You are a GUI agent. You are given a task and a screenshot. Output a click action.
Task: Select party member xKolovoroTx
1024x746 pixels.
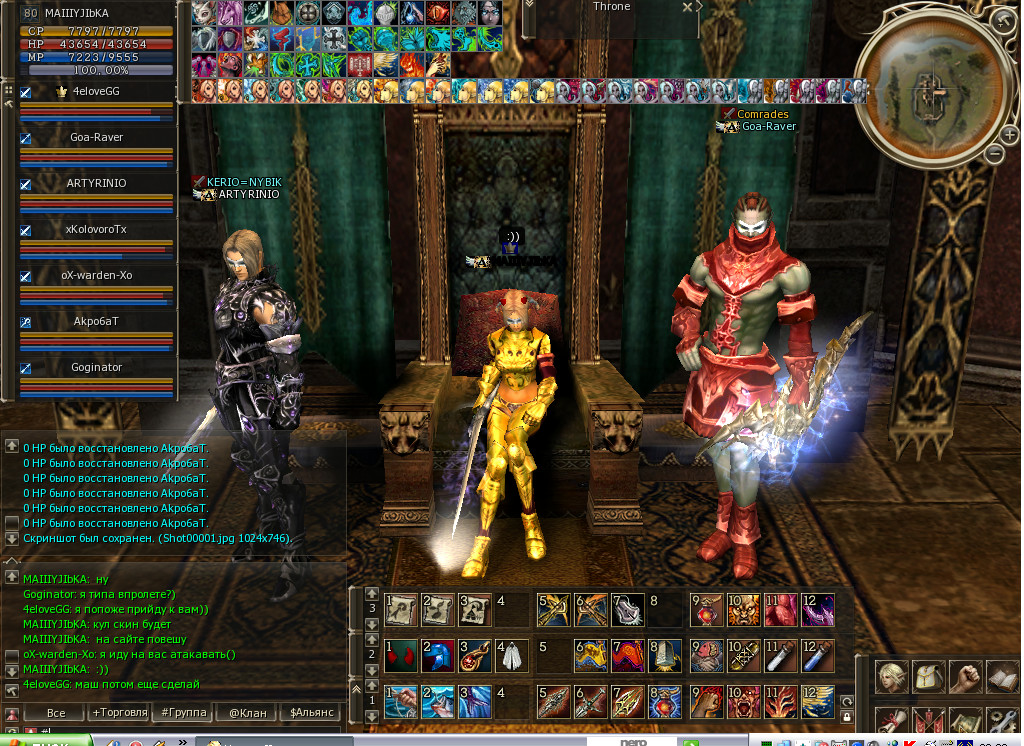(96, 229)
